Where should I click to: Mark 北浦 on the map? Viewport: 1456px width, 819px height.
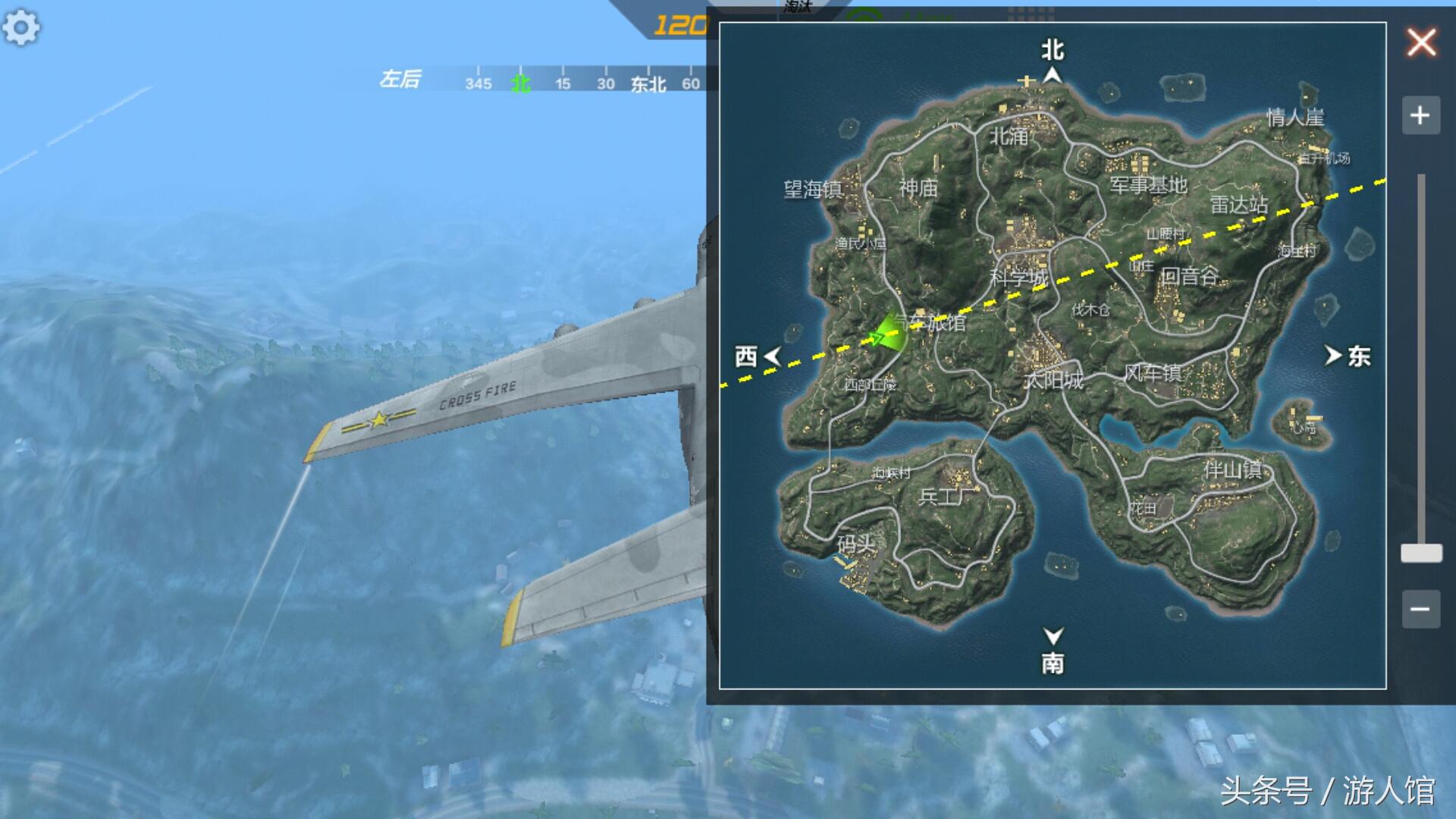[1009, 136]
